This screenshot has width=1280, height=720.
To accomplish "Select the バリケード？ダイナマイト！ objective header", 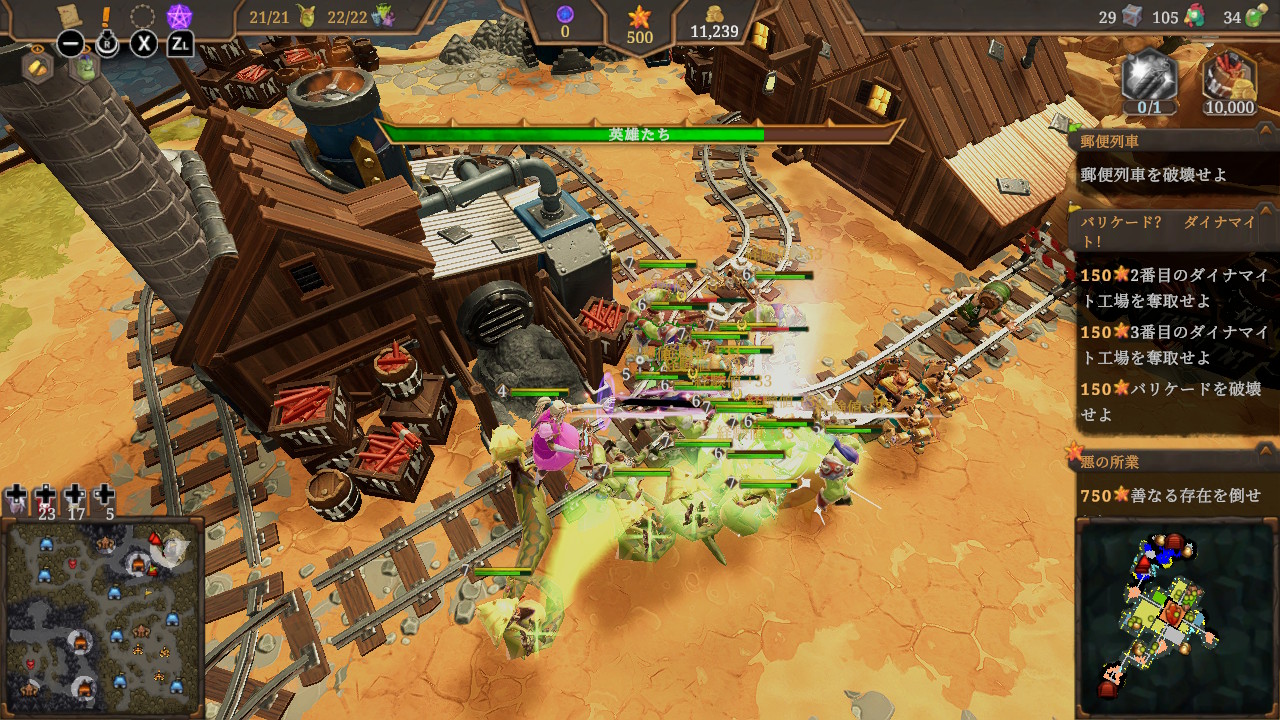I will (1172, 231).
